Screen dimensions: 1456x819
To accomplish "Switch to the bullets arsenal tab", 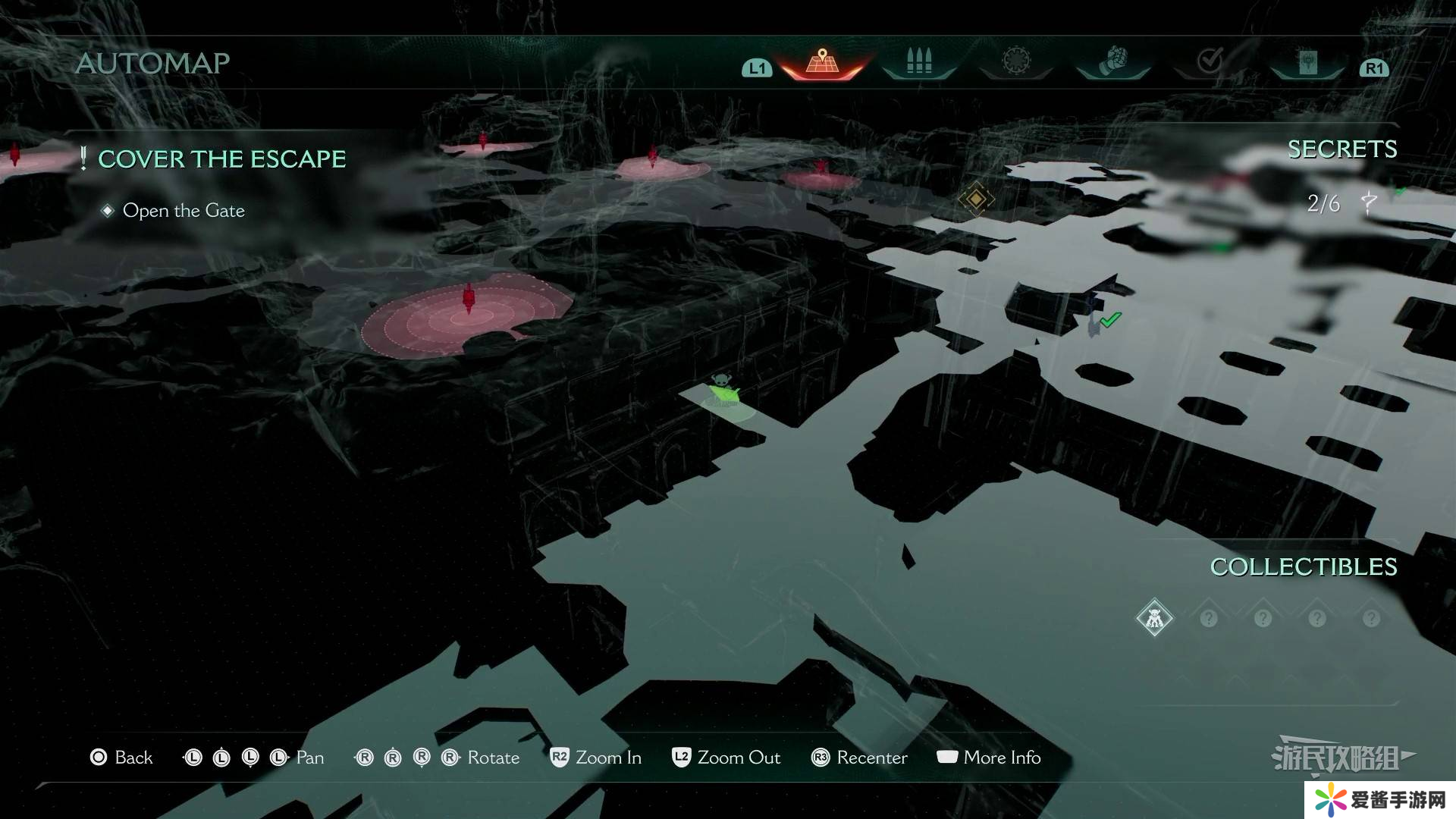I will point(918,62).
